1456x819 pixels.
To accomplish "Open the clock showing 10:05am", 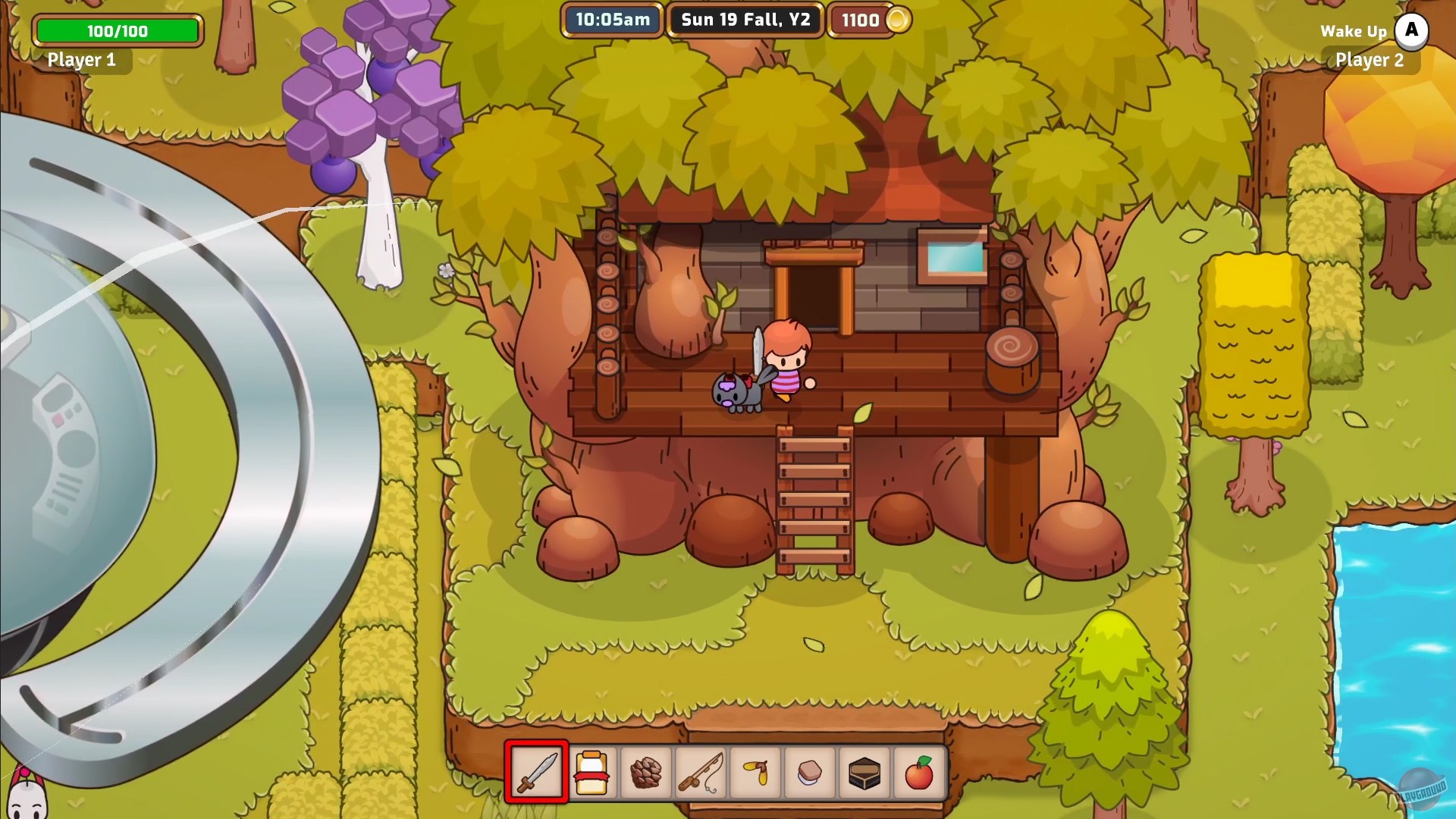I will [611, 20].
